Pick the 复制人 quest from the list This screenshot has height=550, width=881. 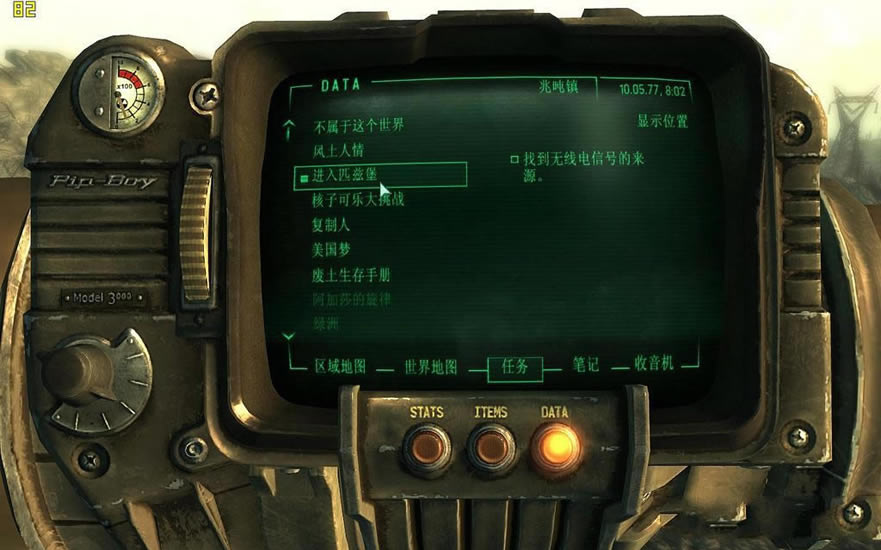pyautogui.click(x=331, y=225)
